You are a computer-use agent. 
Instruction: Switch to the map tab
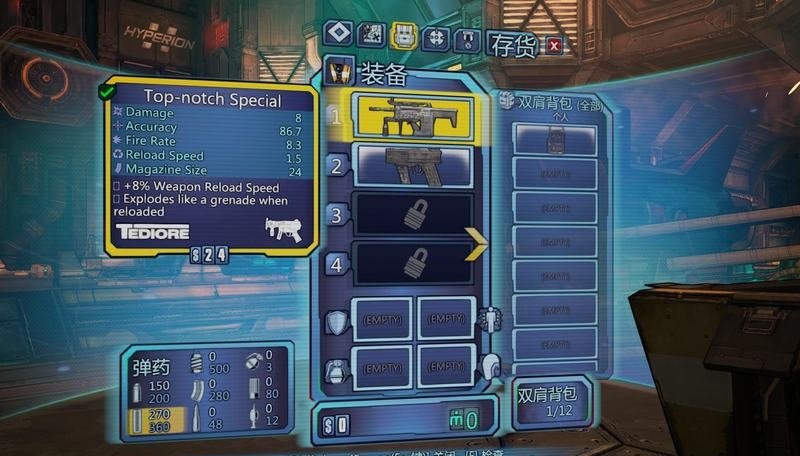[x=370, y=36]
